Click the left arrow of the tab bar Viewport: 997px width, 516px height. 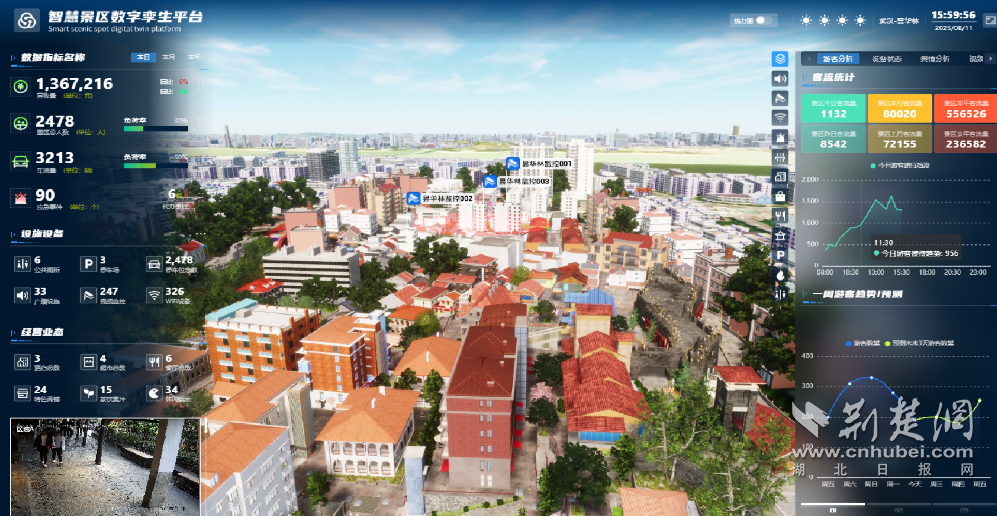[809, 59]
